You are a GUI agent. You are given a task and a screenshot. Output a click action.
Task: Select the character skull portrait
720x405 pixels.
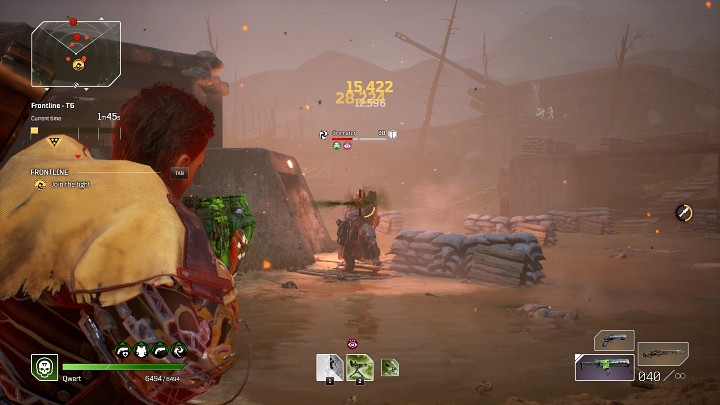pos(44,367)
